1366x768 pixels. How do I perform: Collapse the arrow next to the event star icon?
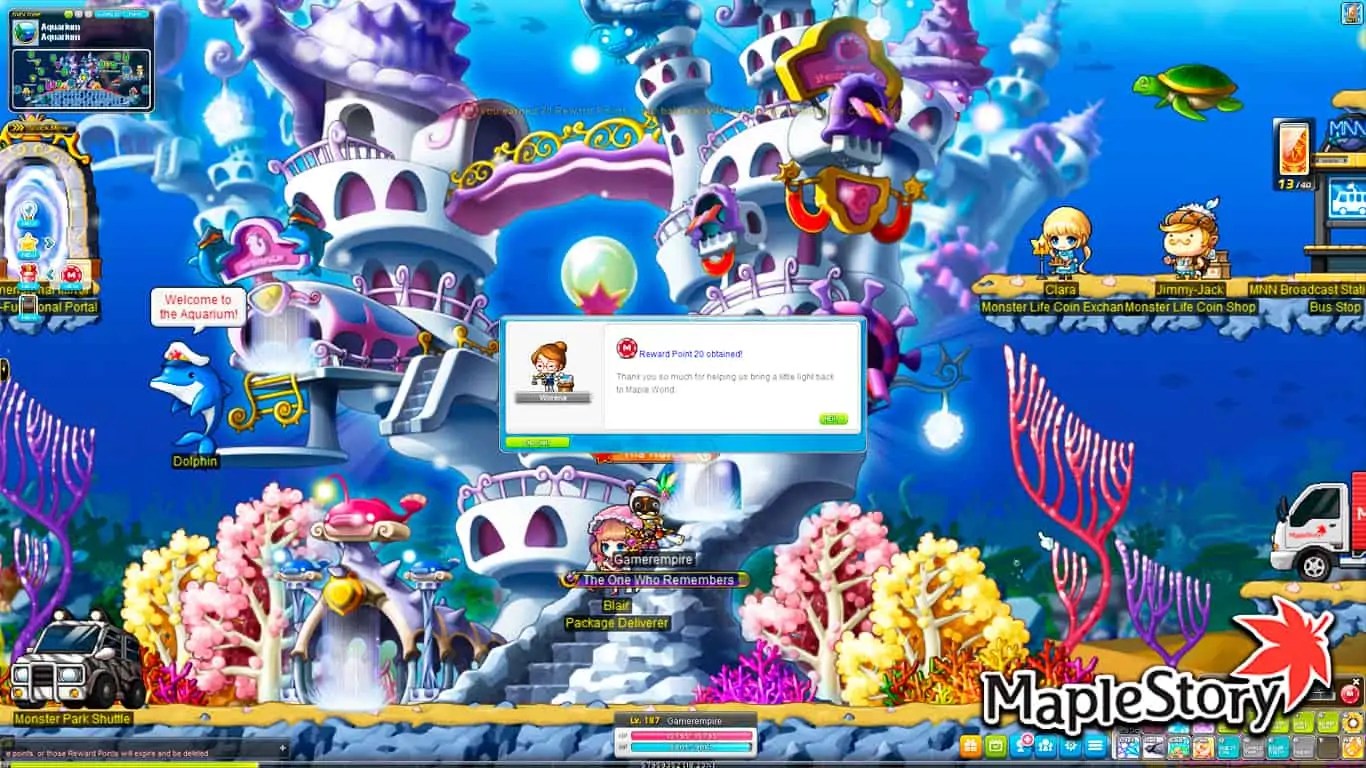pos(49,242)
